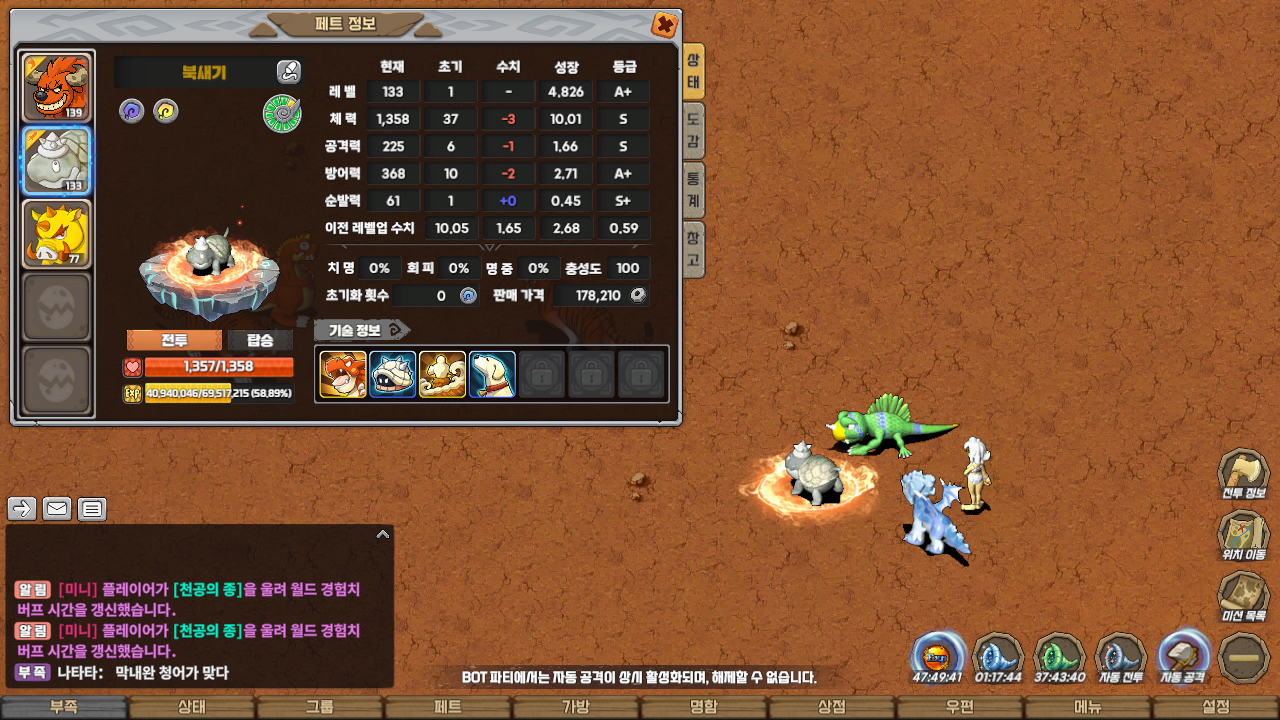The width and height of the screenshot is (1280, 720).
Task: Open the 가방 bag menu
Action: click(576, 707)
